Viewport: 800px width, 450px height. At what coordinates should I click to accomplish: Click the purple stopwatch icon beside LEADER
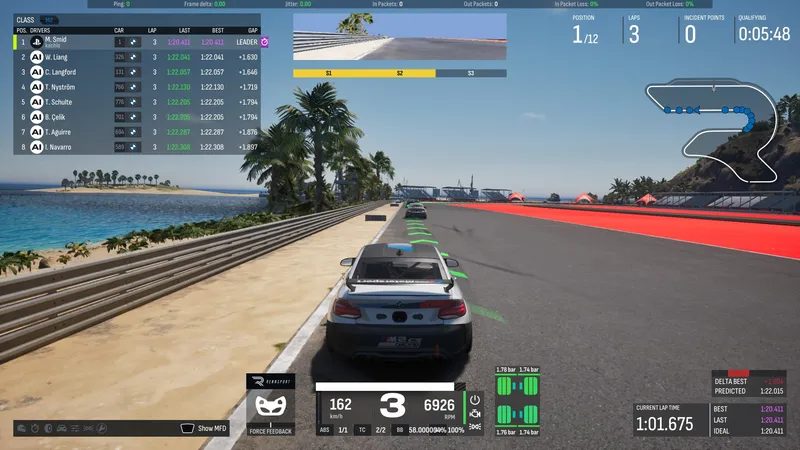coord(265,43)
